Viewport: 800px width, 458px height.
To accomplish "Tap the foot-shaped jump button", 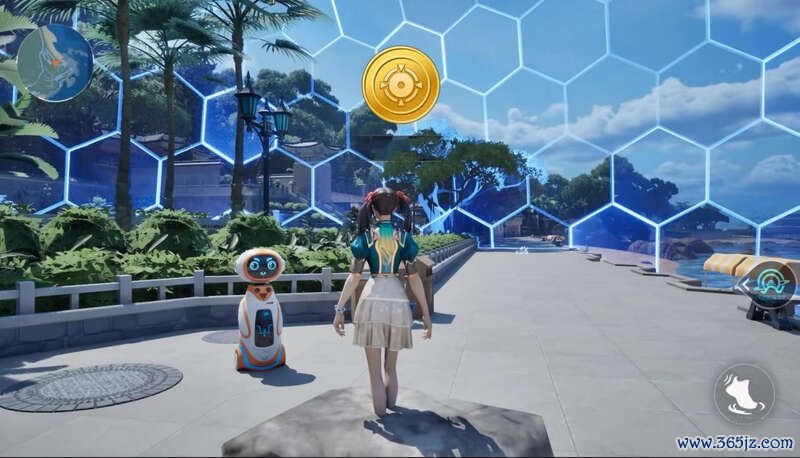I will tap(744, 393).
